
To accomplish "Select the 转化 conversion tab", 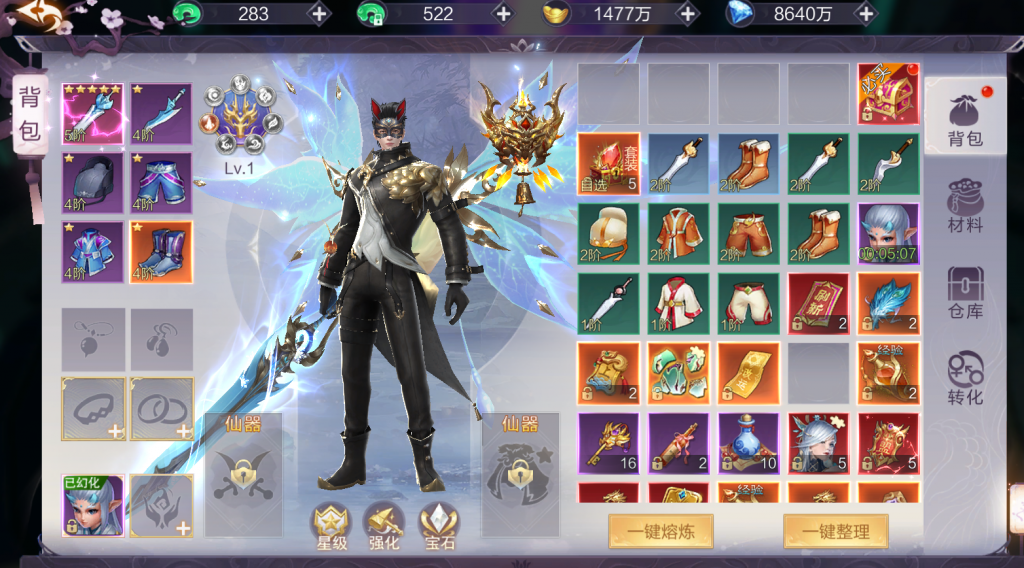I will tap(965, 378).
